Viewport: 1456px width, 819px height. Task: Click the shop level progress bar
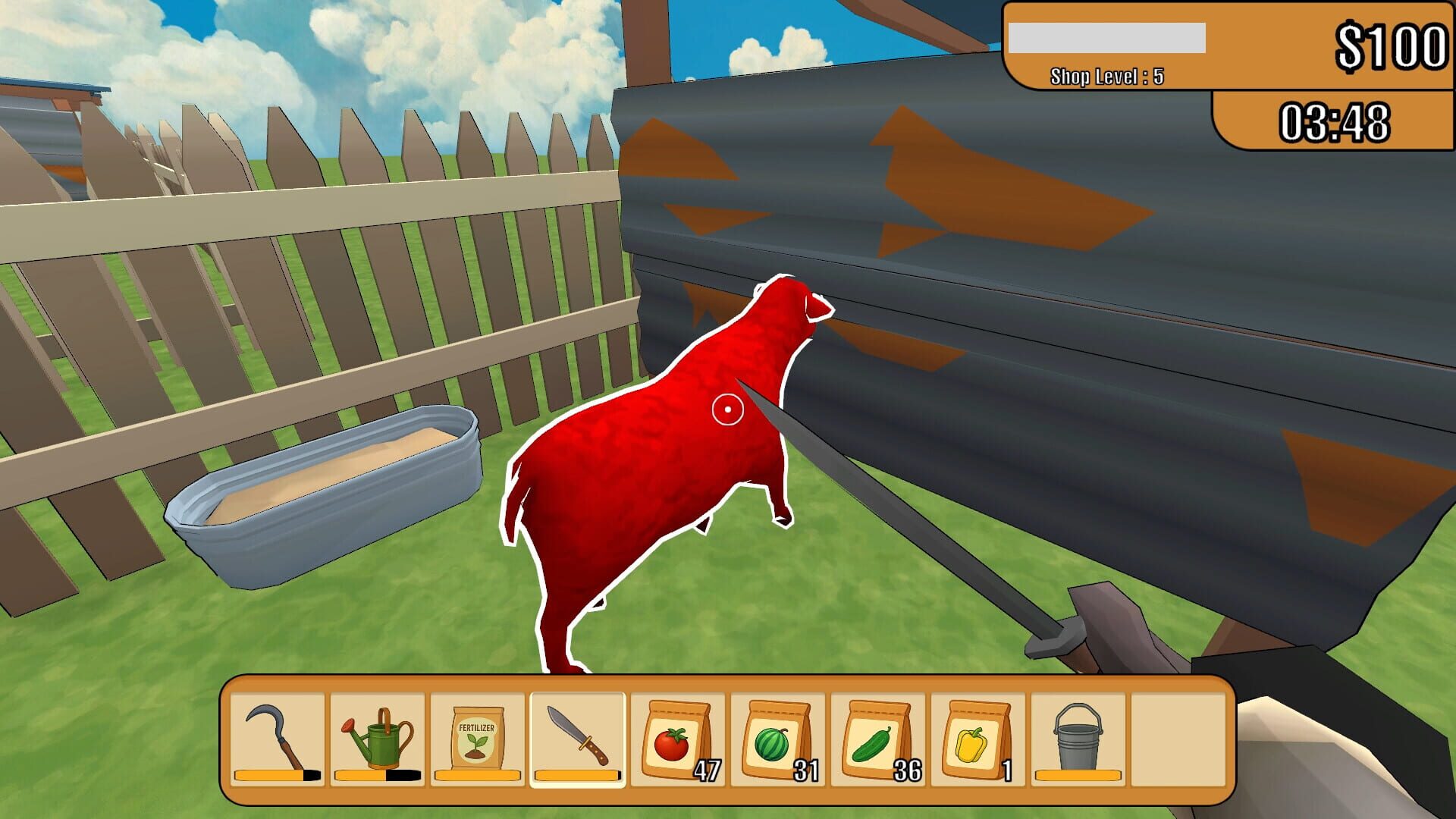[x=1107, y=38]
